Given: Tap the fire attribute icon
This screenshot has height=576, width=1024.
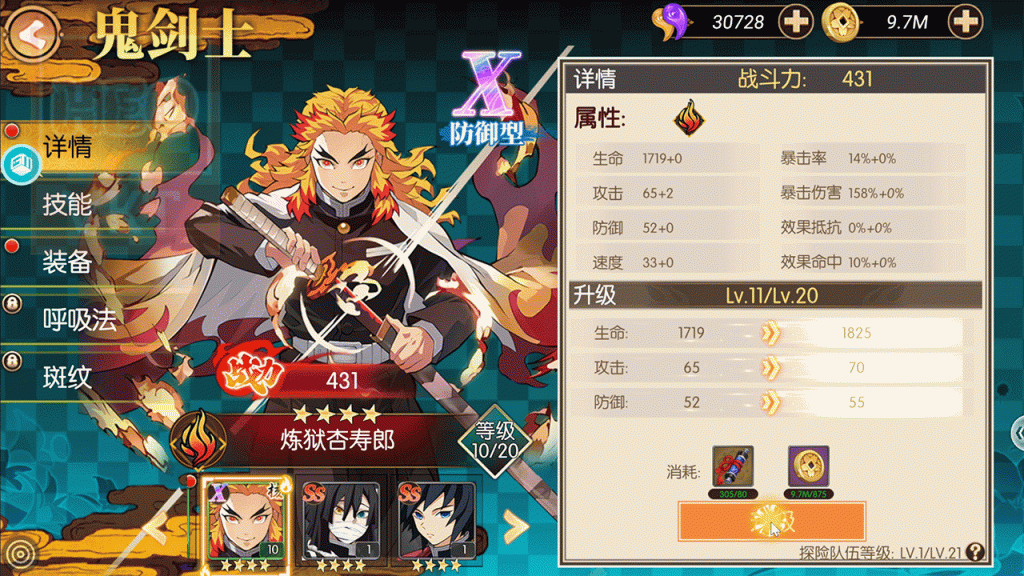Looking at the screenshot, I should [688, 119].
